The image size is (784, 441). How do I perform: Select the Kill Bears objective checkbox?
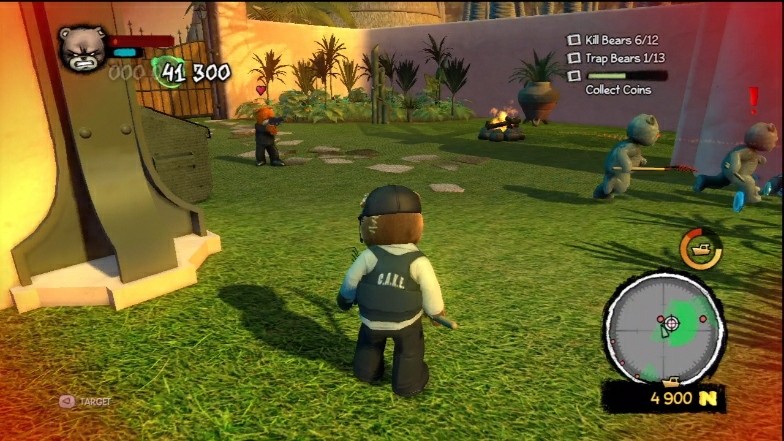574,40
